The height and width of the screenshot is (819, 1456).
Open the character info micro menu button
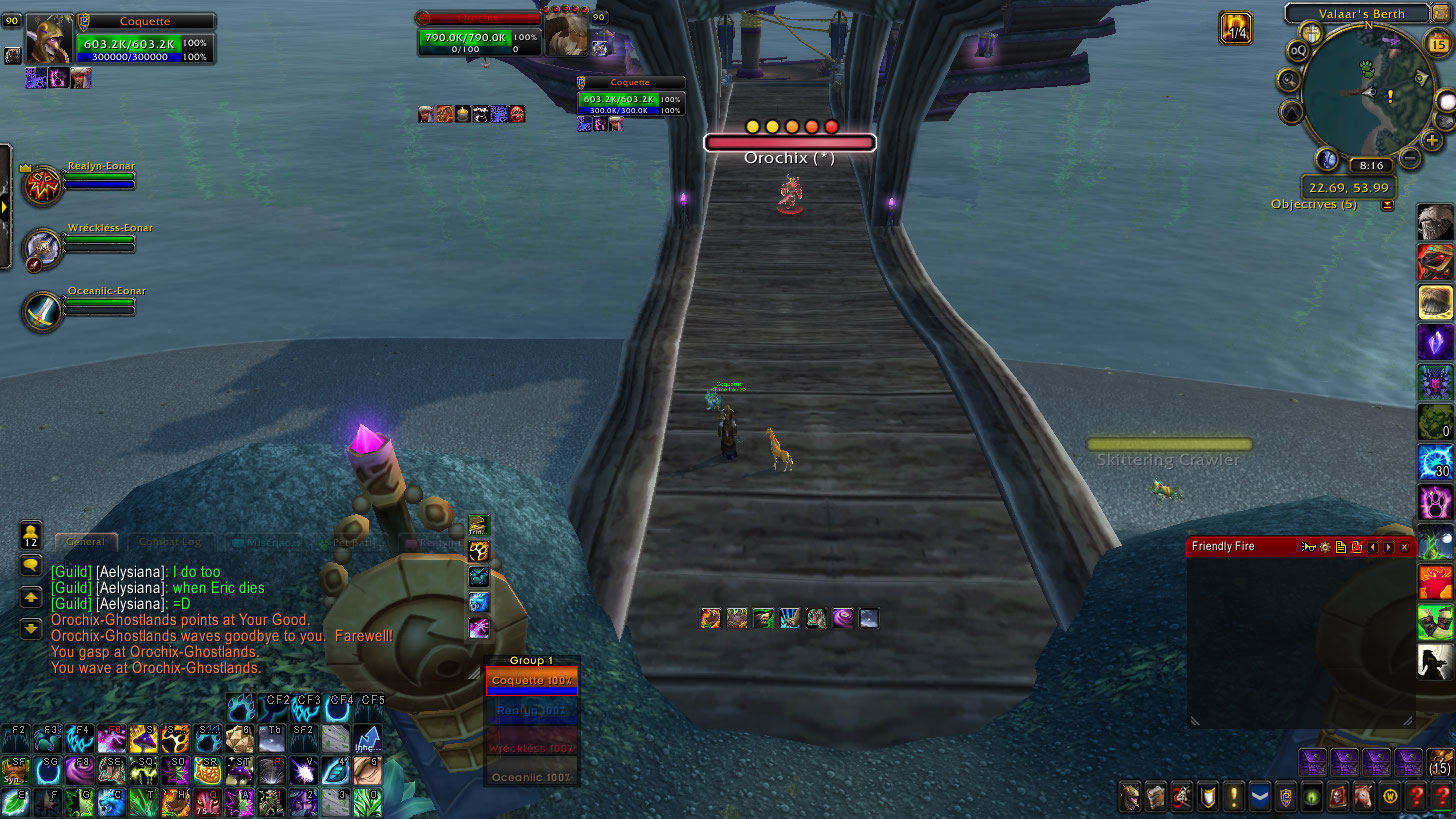(1128, 797)
